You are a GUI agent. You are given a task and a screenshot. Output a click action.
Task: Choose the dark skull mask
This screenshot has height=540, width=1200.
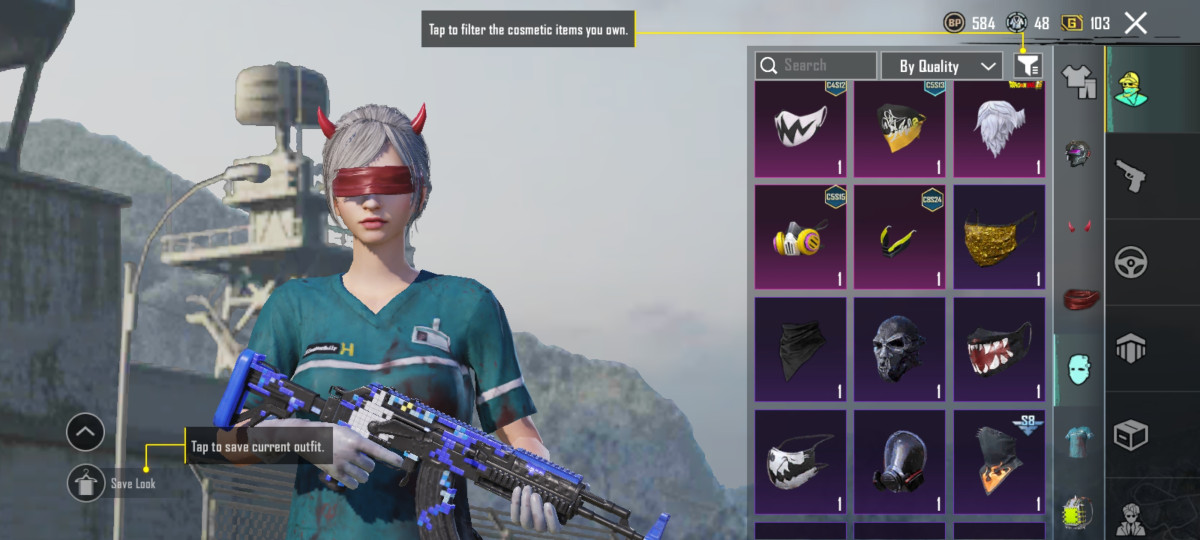tap(900, 344)
